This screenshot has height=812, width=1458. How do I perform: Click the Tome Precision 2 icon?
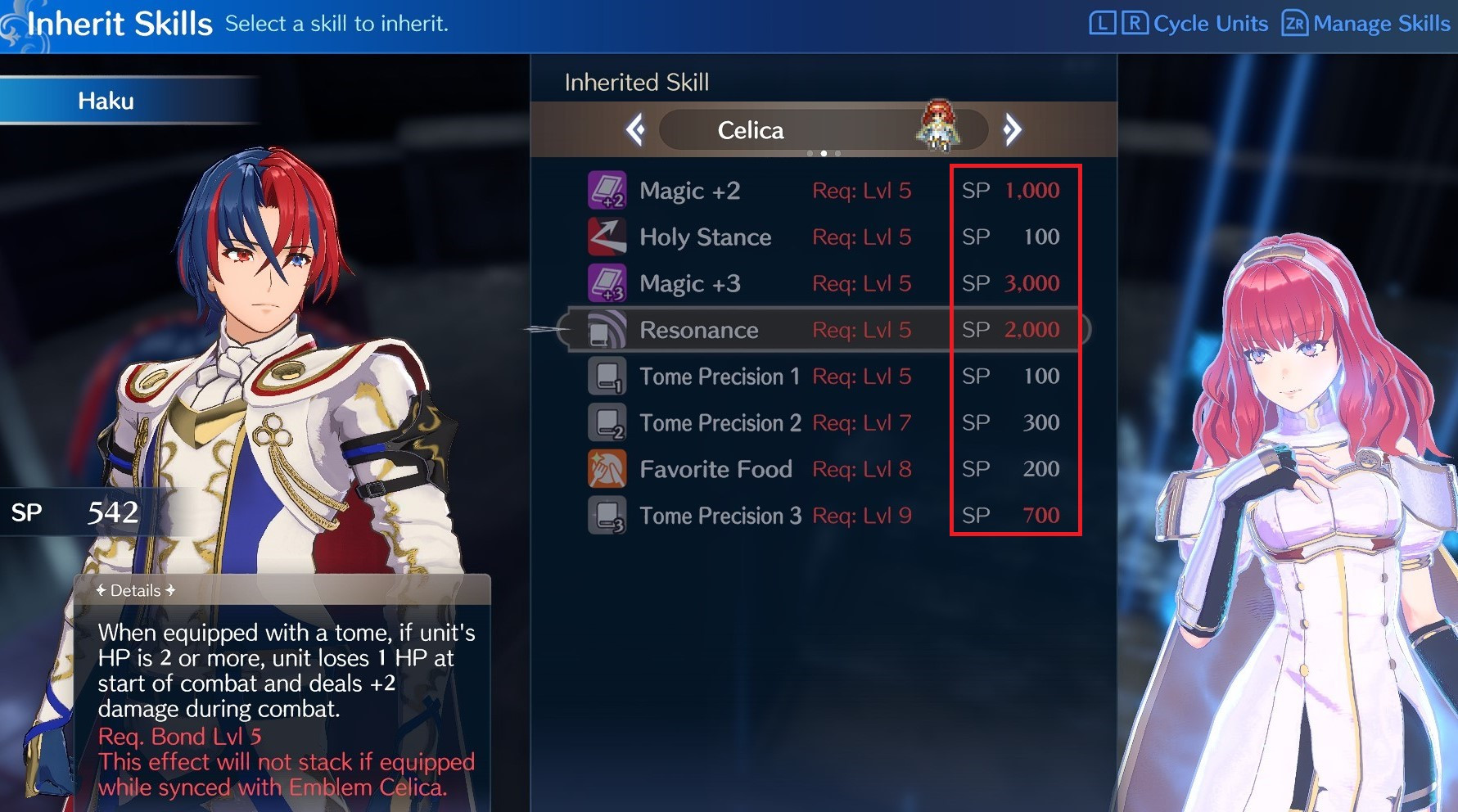[x=607, y=422]
